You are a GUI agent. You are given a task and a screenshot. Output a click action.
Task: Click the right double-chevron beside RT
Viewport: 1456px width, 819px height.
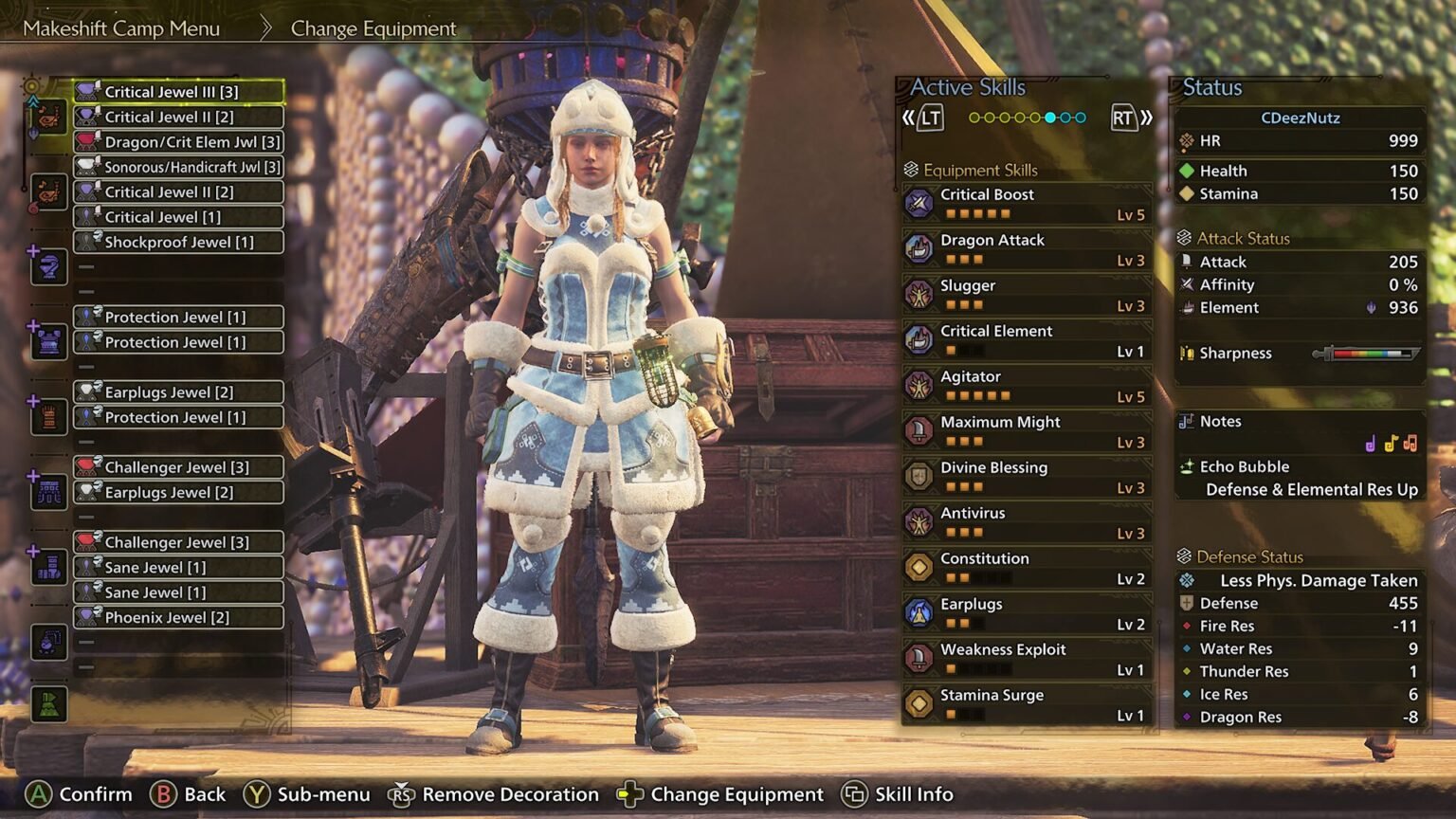1145,118
